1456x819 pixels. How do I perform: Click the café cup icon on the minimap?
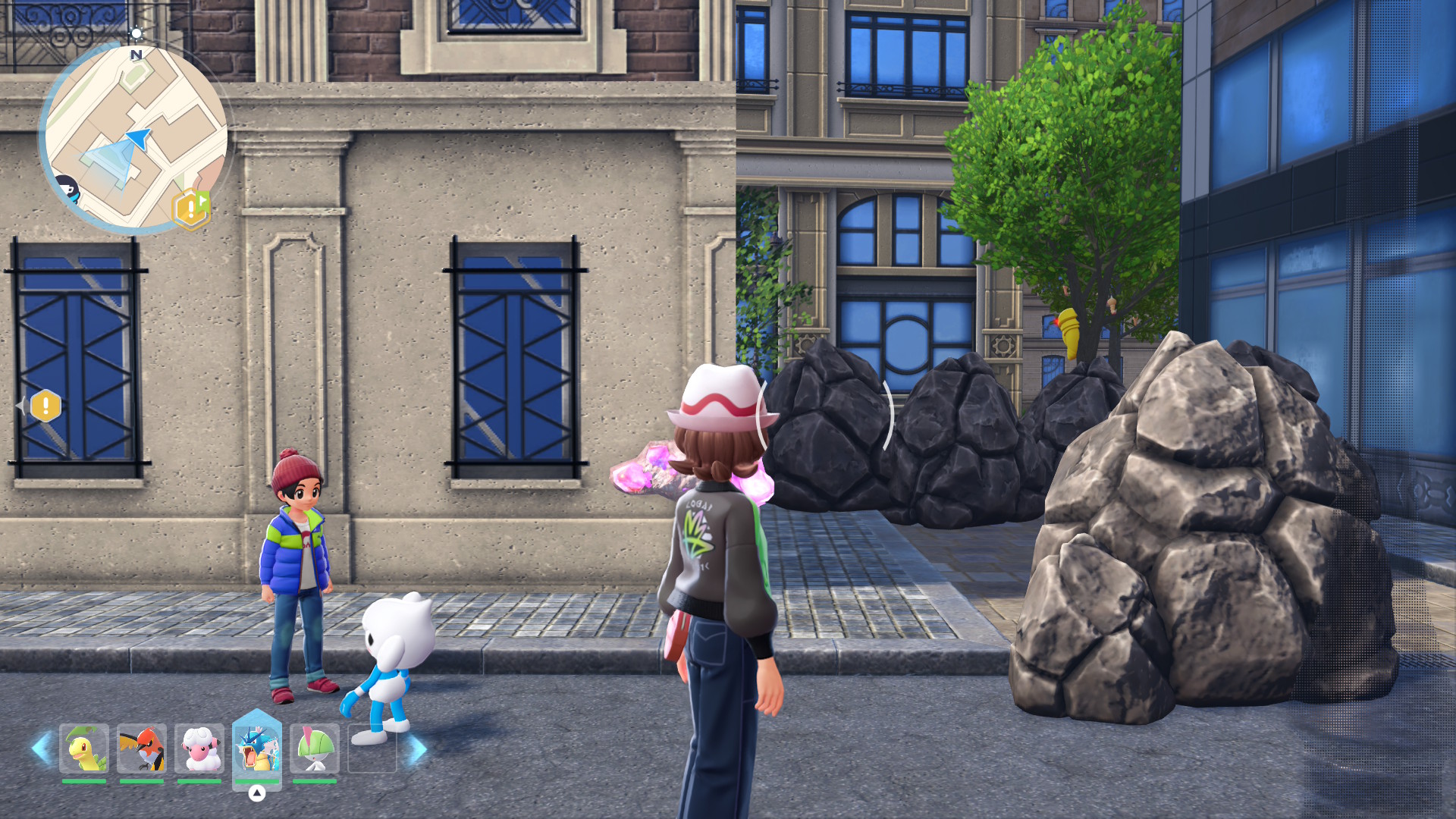[x=67, y=189]
